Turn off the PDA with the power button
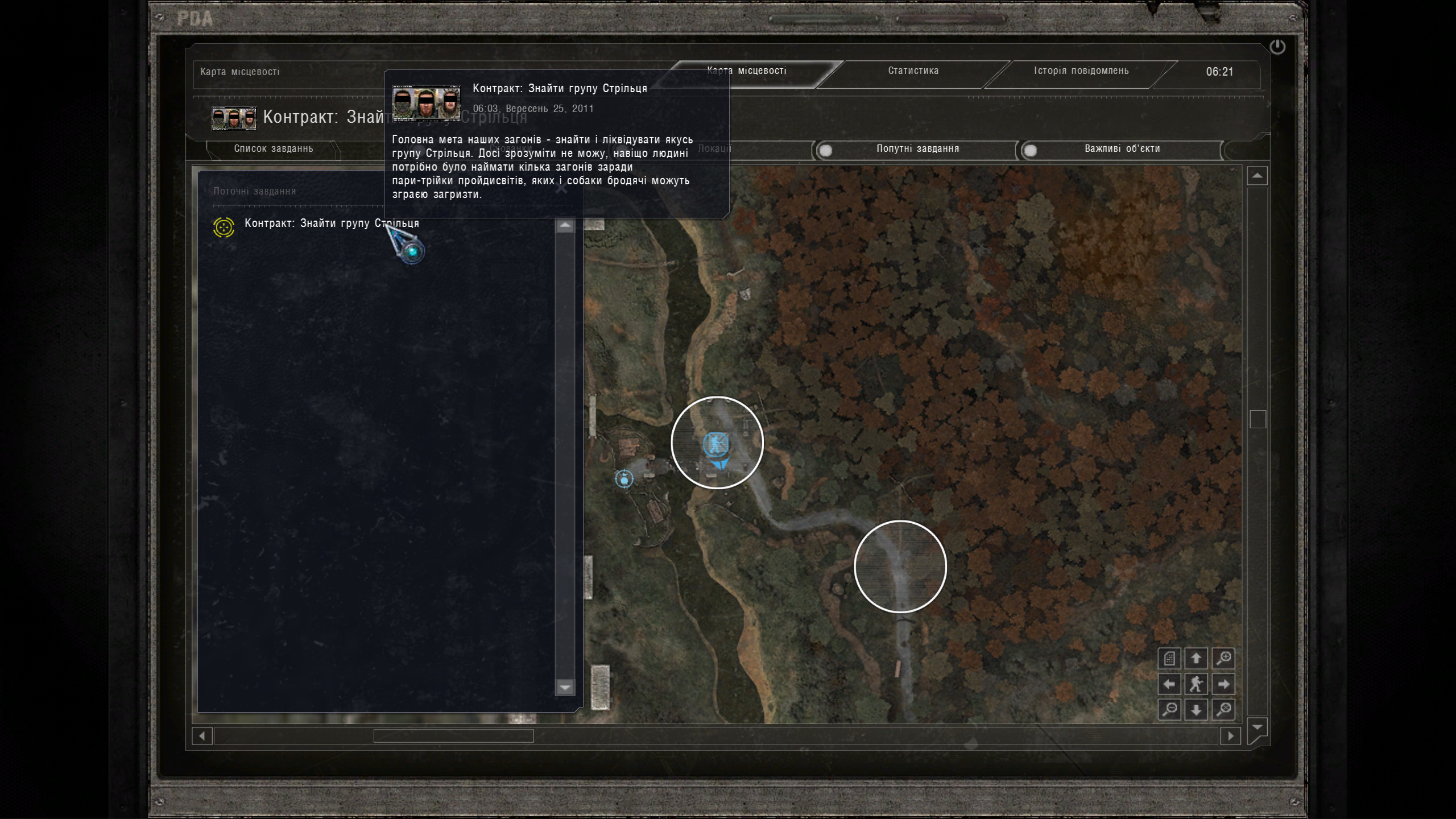1456x819 pixels. coord(1277,47)
